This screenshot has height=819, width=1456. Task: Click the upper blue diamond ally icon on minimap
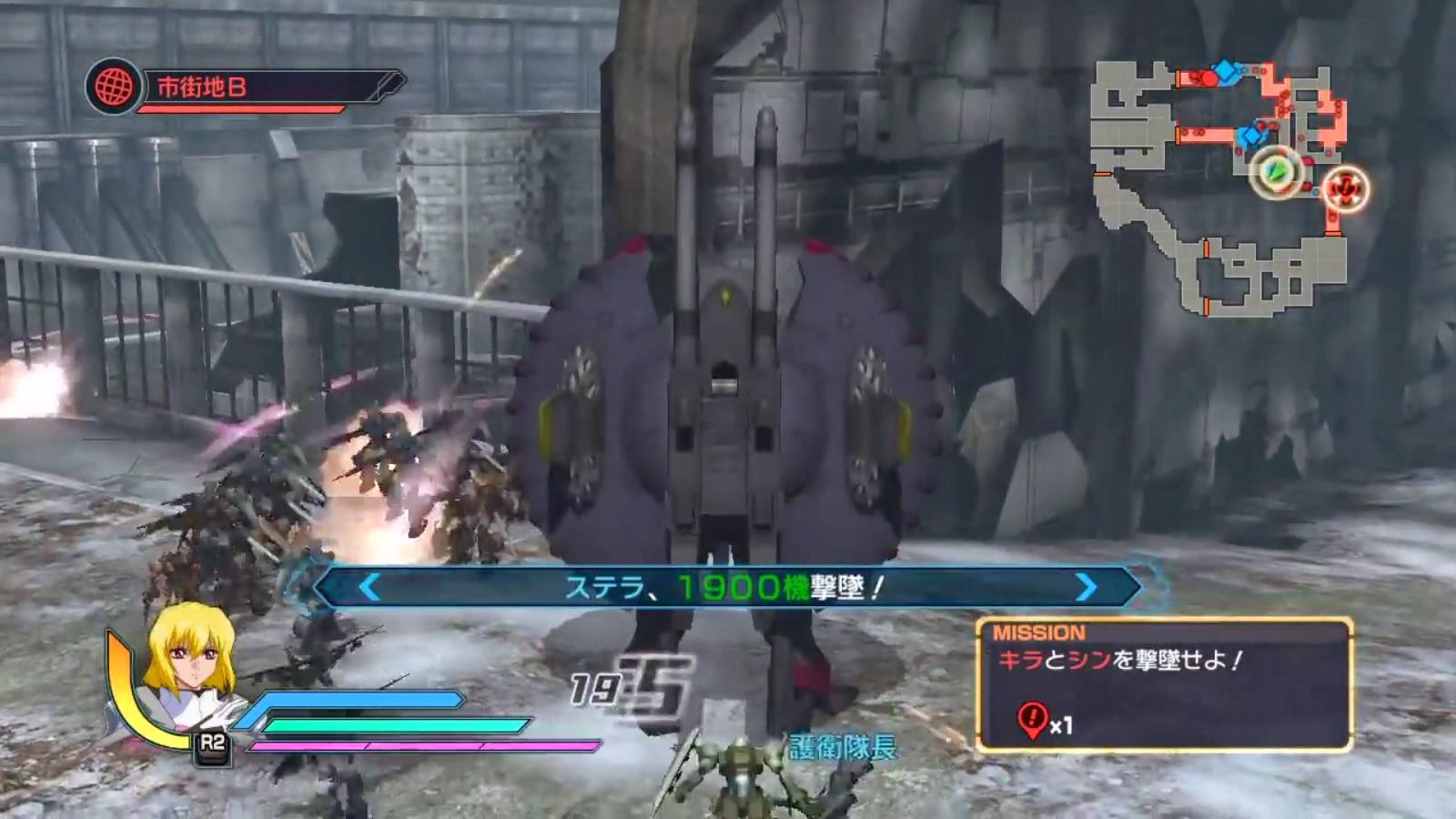pos(1225,71)
